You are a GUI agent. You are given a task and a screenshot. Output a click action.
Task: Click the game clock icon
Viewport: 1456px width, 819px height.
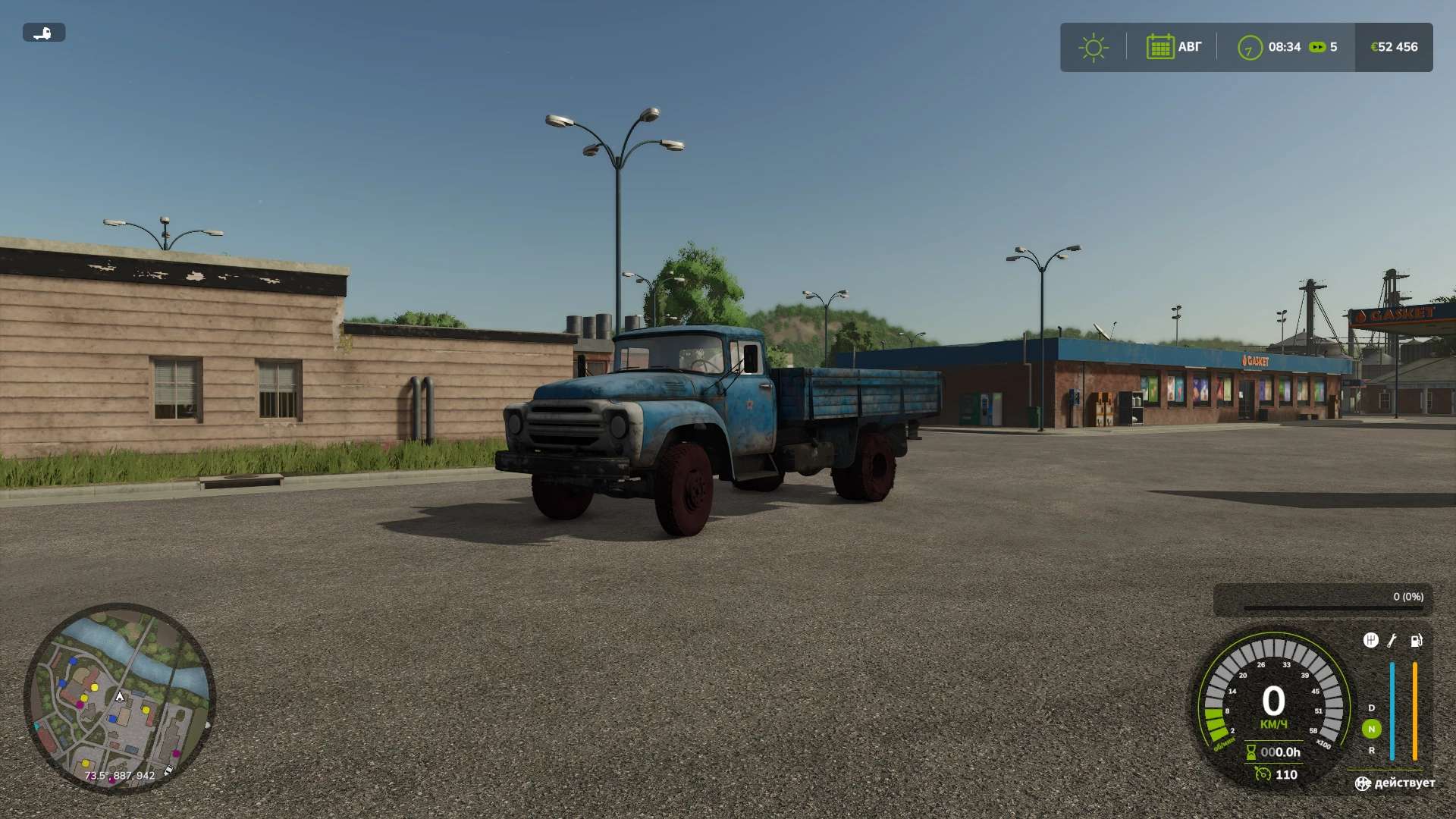[1249, 48]
